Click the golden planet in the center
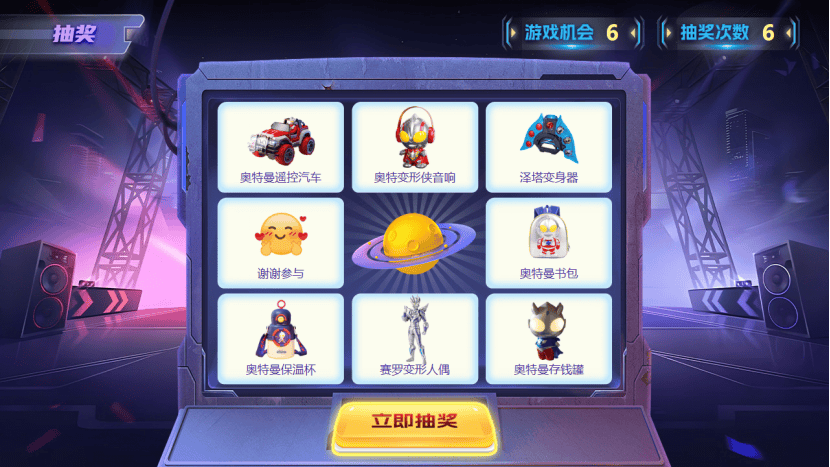The height and width of the screenshot is (467, 830). click(x=414, y=242)
